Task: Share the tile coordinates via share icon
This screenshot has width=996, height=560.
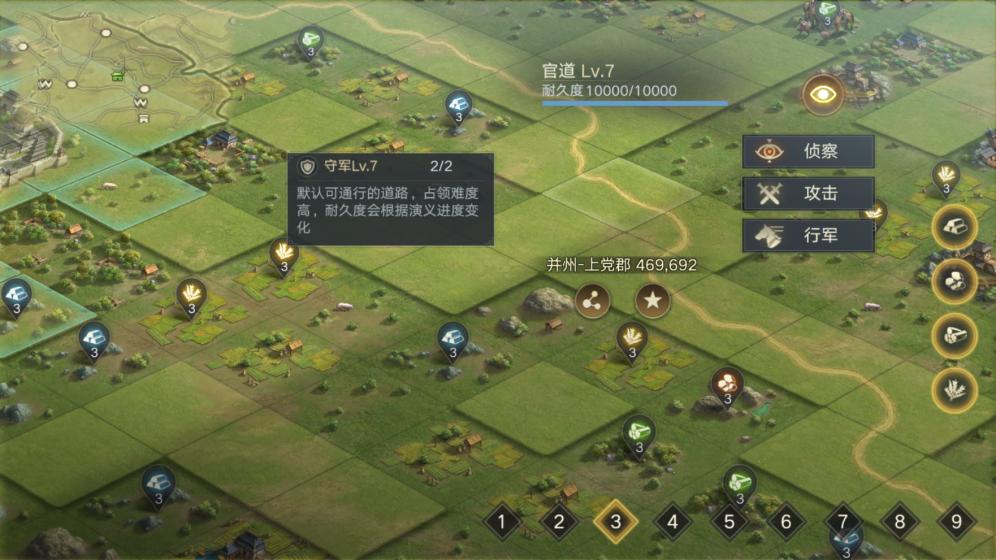Action: tap(592, 300)
